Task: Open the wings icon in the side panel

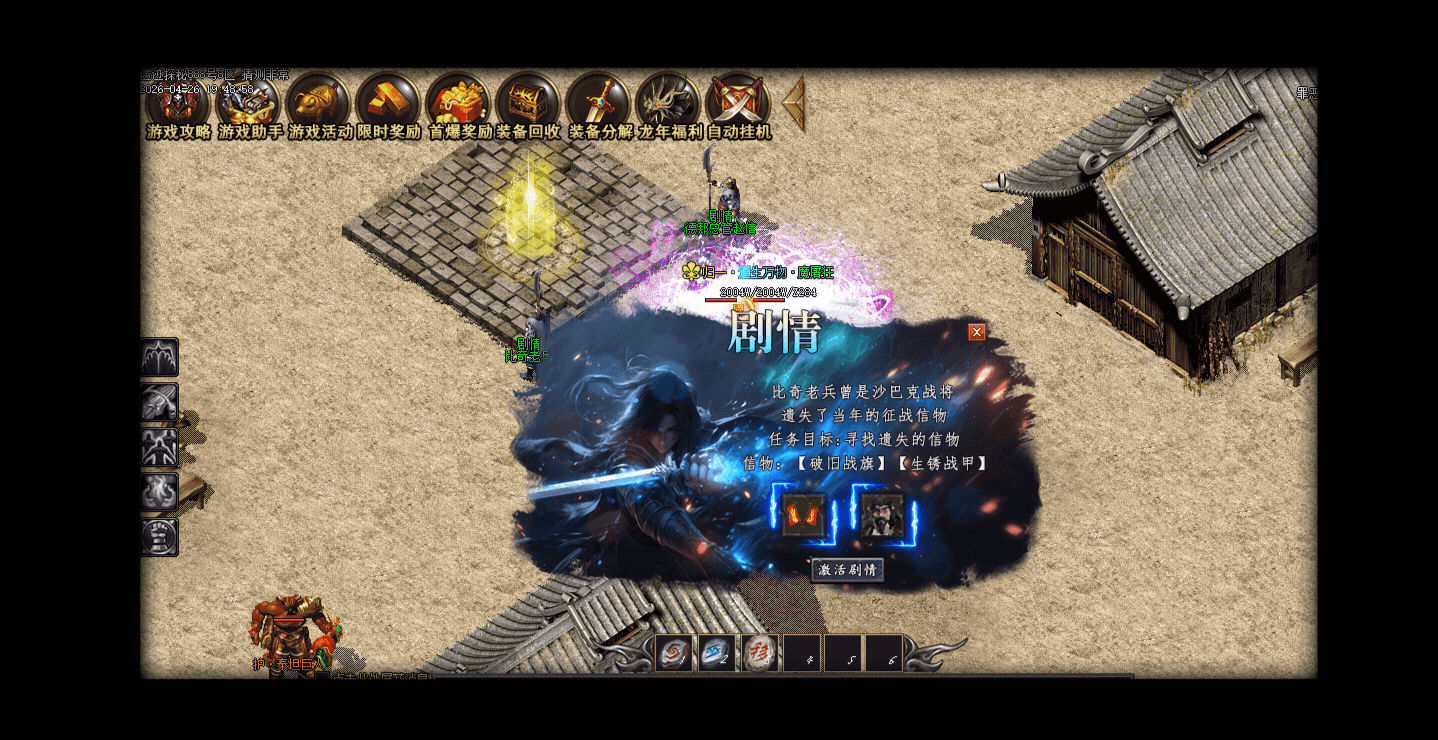Action: point(160,357)
